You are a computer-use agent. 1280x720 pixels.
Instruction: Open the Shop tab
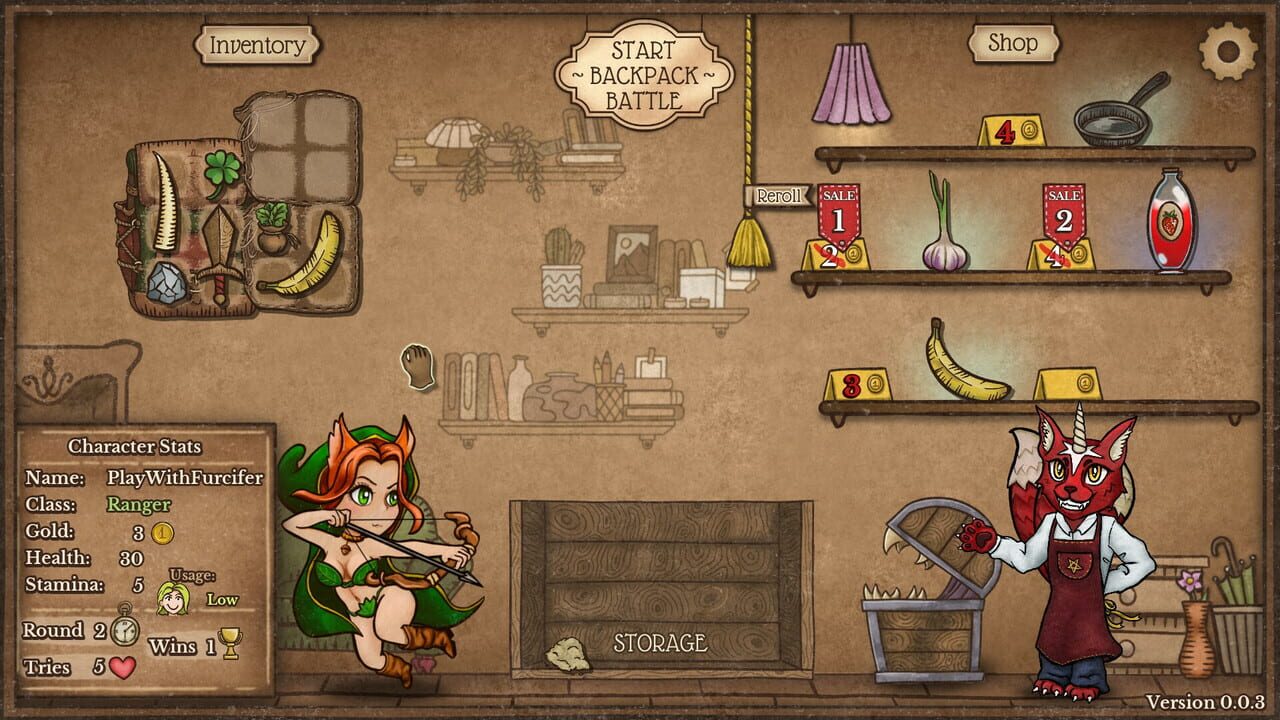[1013, 43]
